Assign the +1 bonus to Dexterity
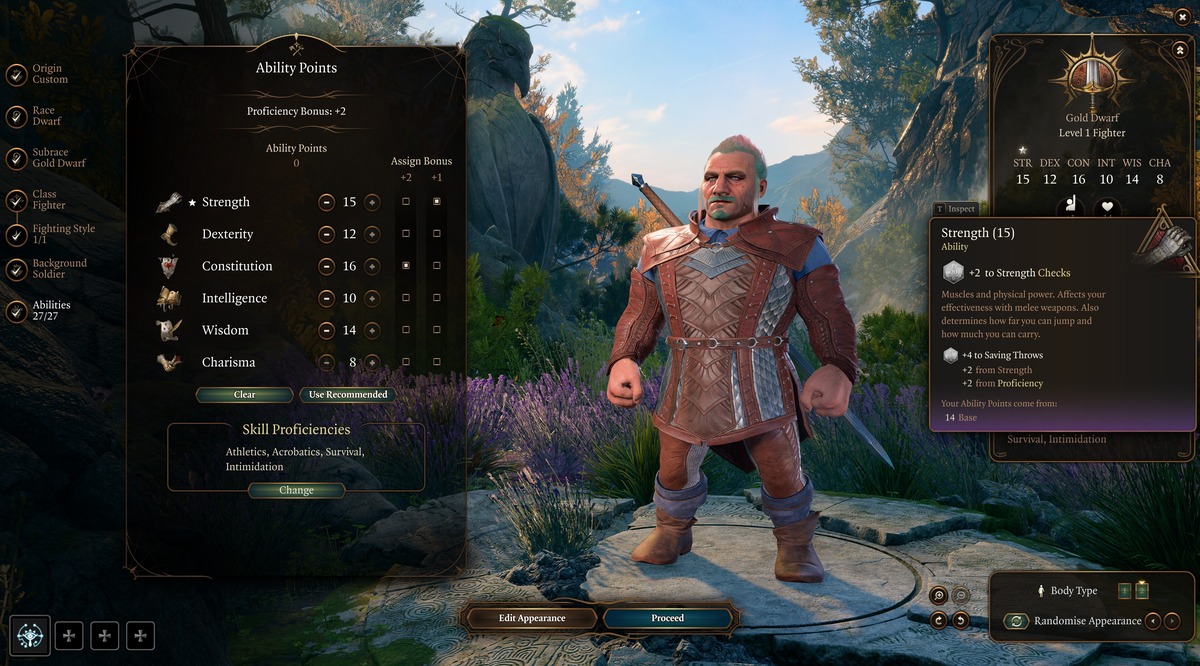The image size is (1200, 666). pos(437,234)
